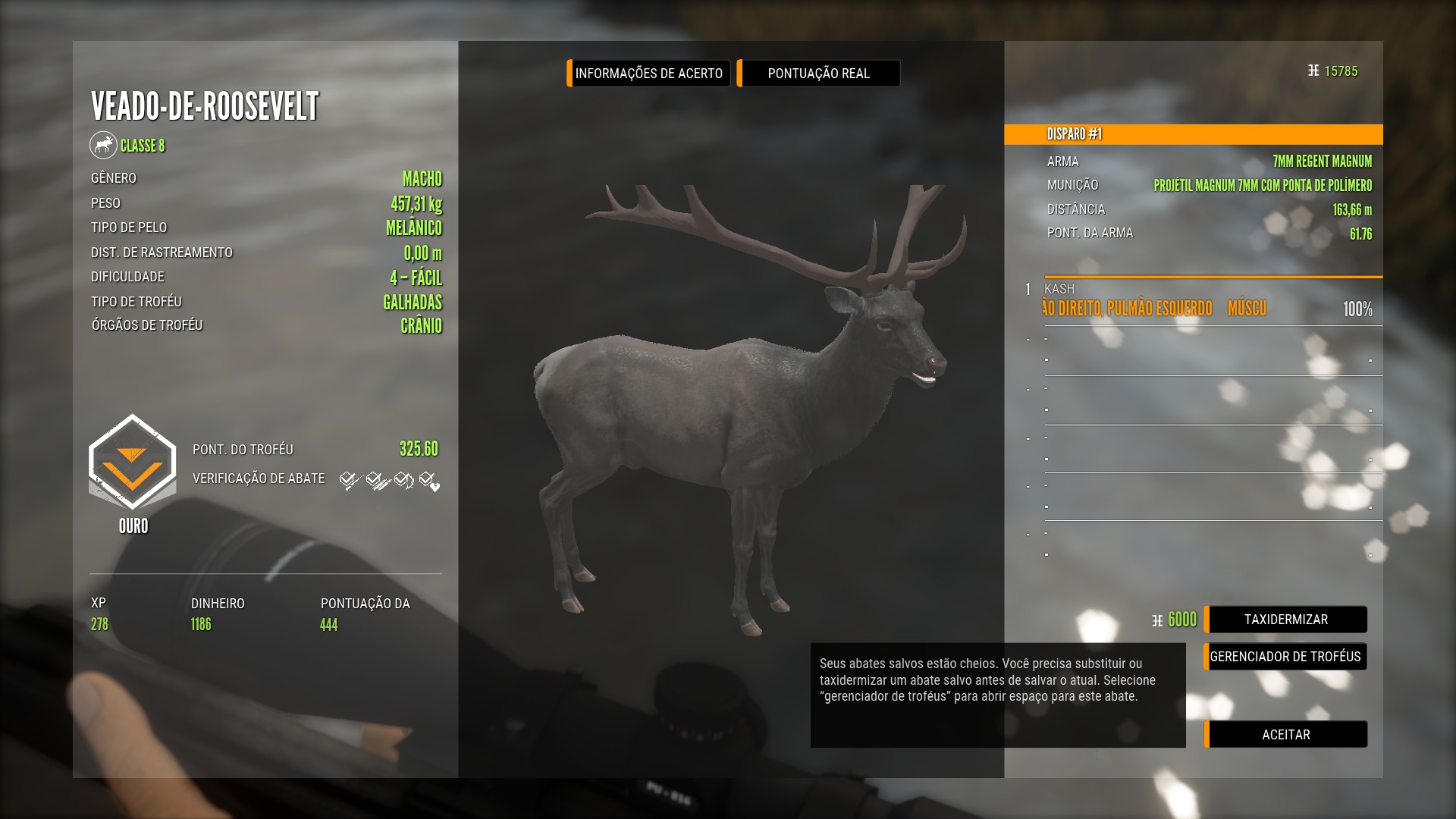Screen dimensions: 1456x819
Task: Click the Classe 8 moose species icon
Action: 104,145
